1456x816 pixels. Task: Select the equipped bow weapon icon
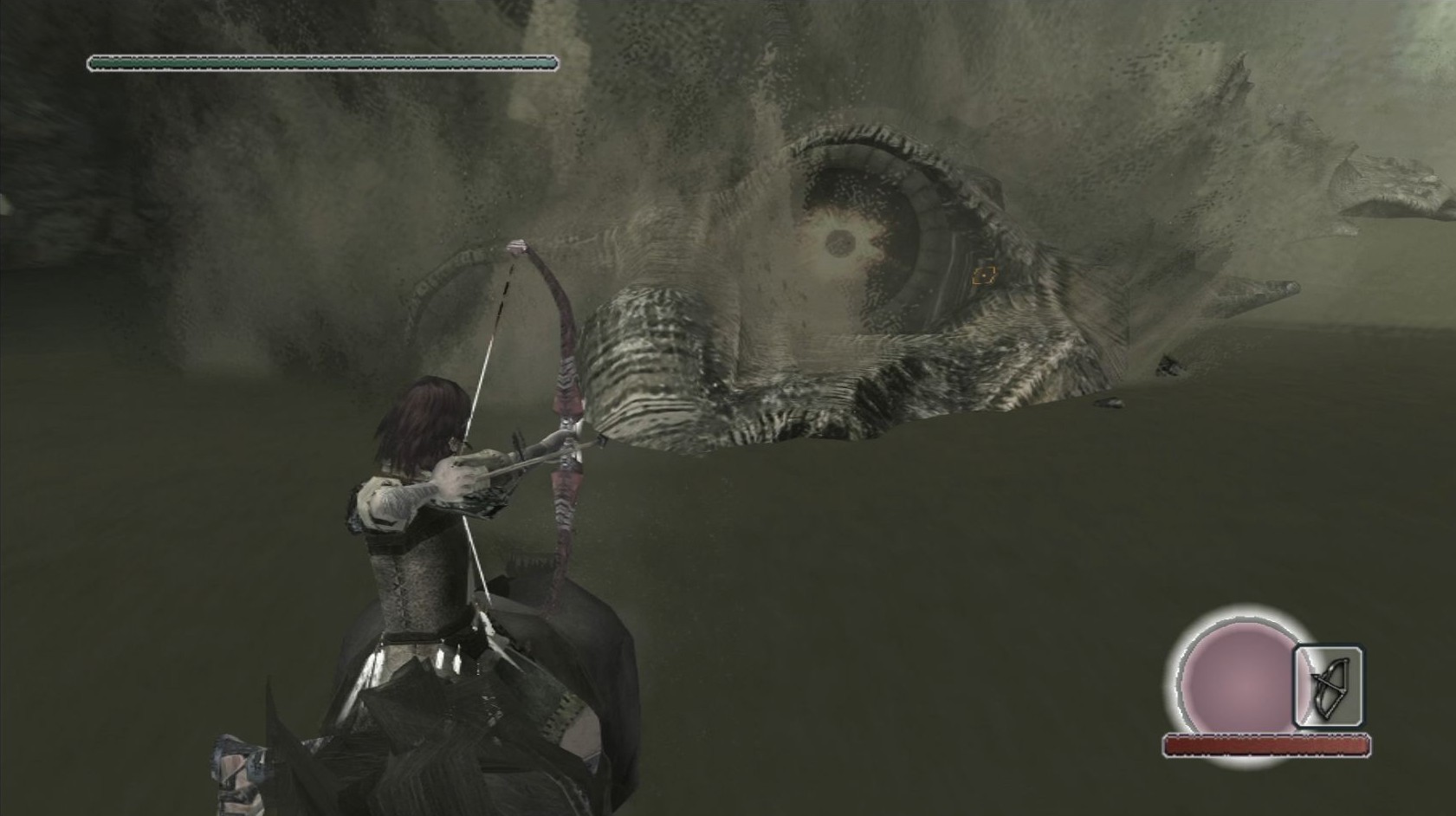[1328, 687]
